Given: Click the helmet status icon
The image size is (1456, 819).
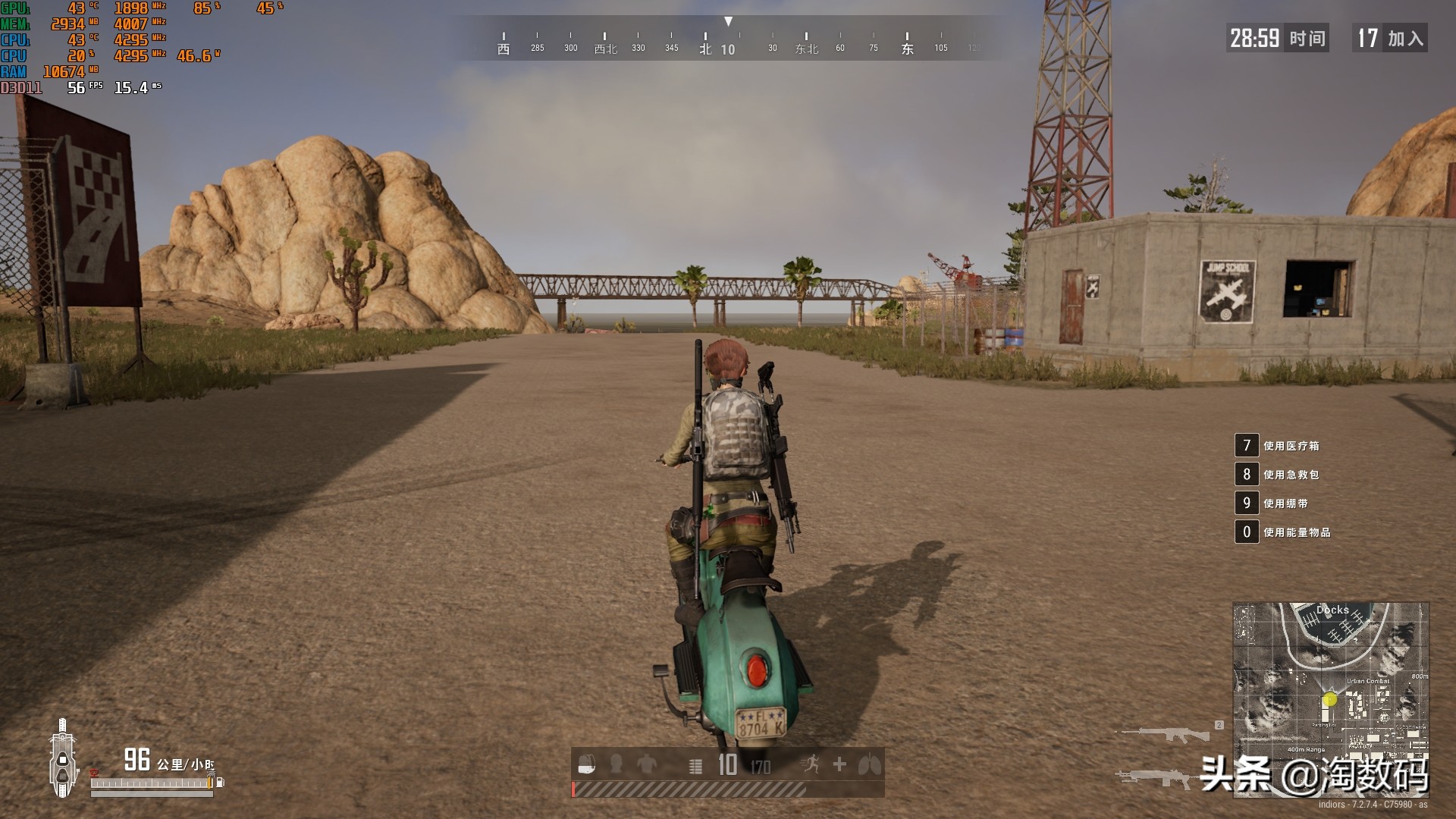Looking at the screenshot, I should (x=617, y=764).
